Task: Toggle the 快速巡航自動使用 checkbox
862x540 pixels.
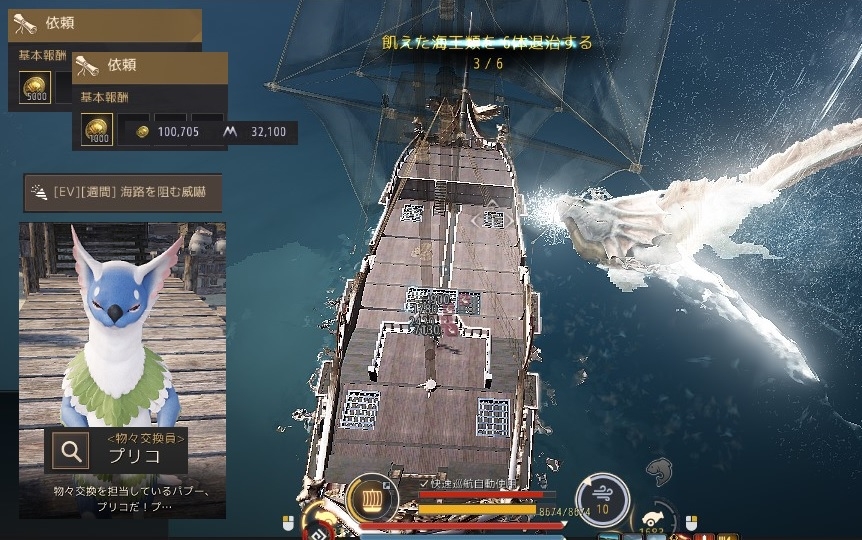Action: point(424,483)
